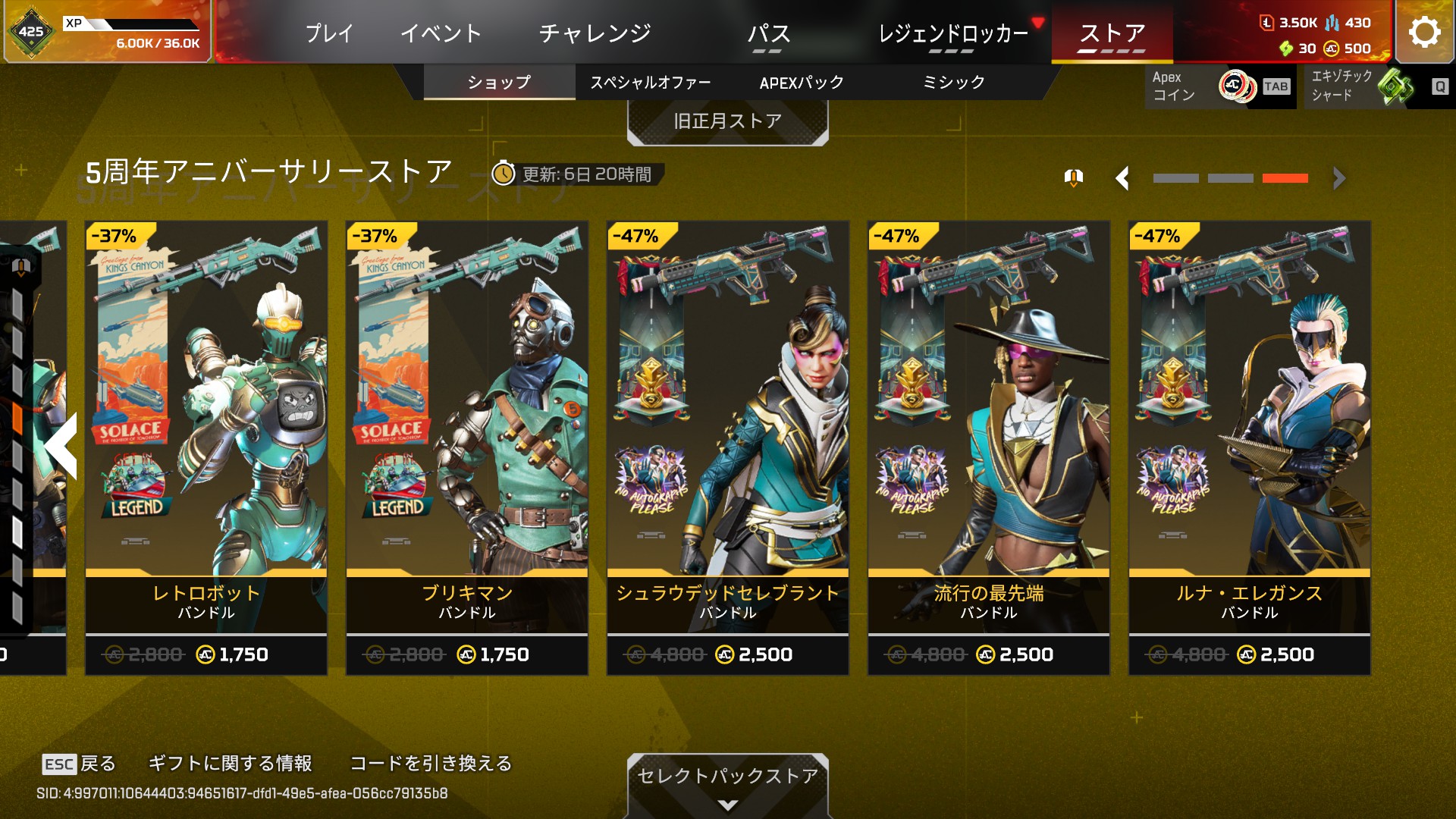Switch to スペシャルオファー sub-tab
This screenshot has width=1456, height=819.
tap(650, 83)
